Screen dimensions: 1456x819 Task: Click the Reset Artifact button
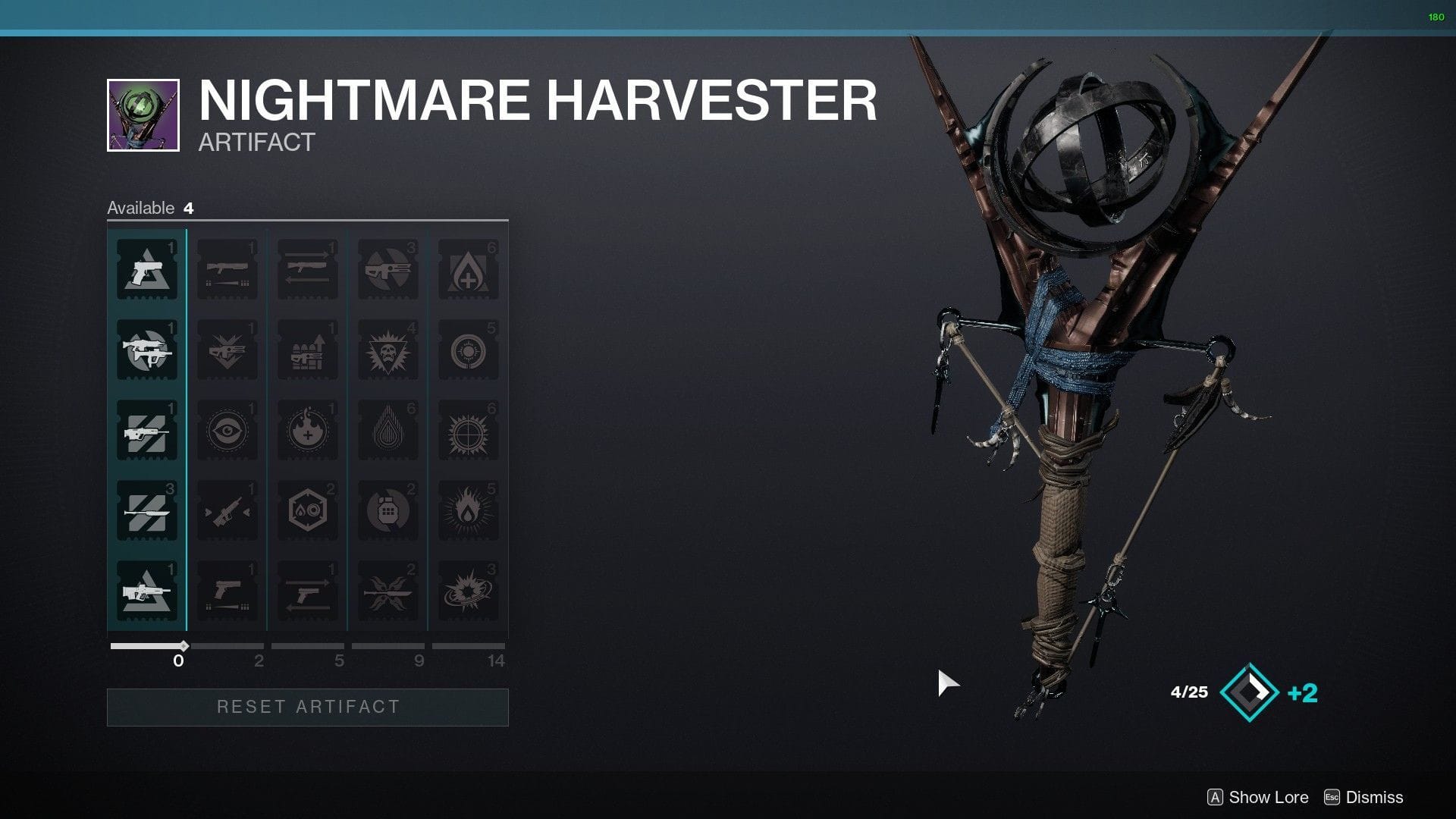(x=306, y=707)
